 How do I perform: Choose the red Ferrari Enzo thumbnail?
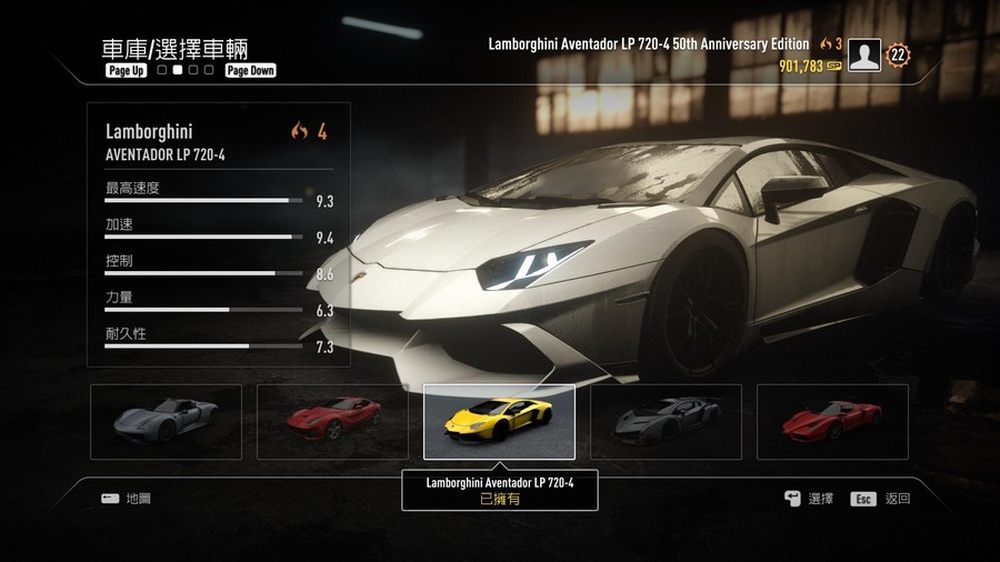point(832,421)
